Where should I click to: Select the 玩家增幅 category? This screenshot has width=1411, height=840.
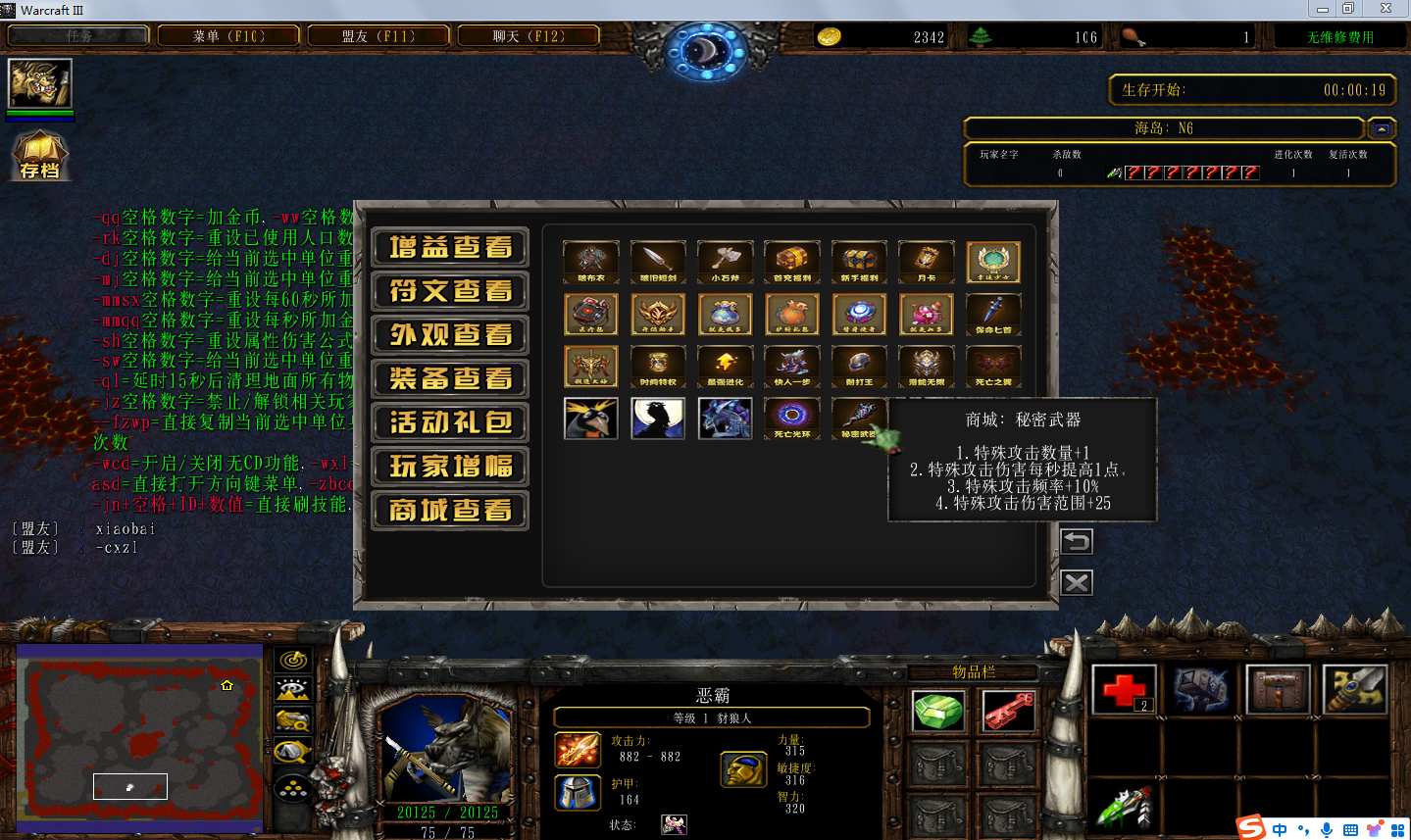click(x=450, y=467)
